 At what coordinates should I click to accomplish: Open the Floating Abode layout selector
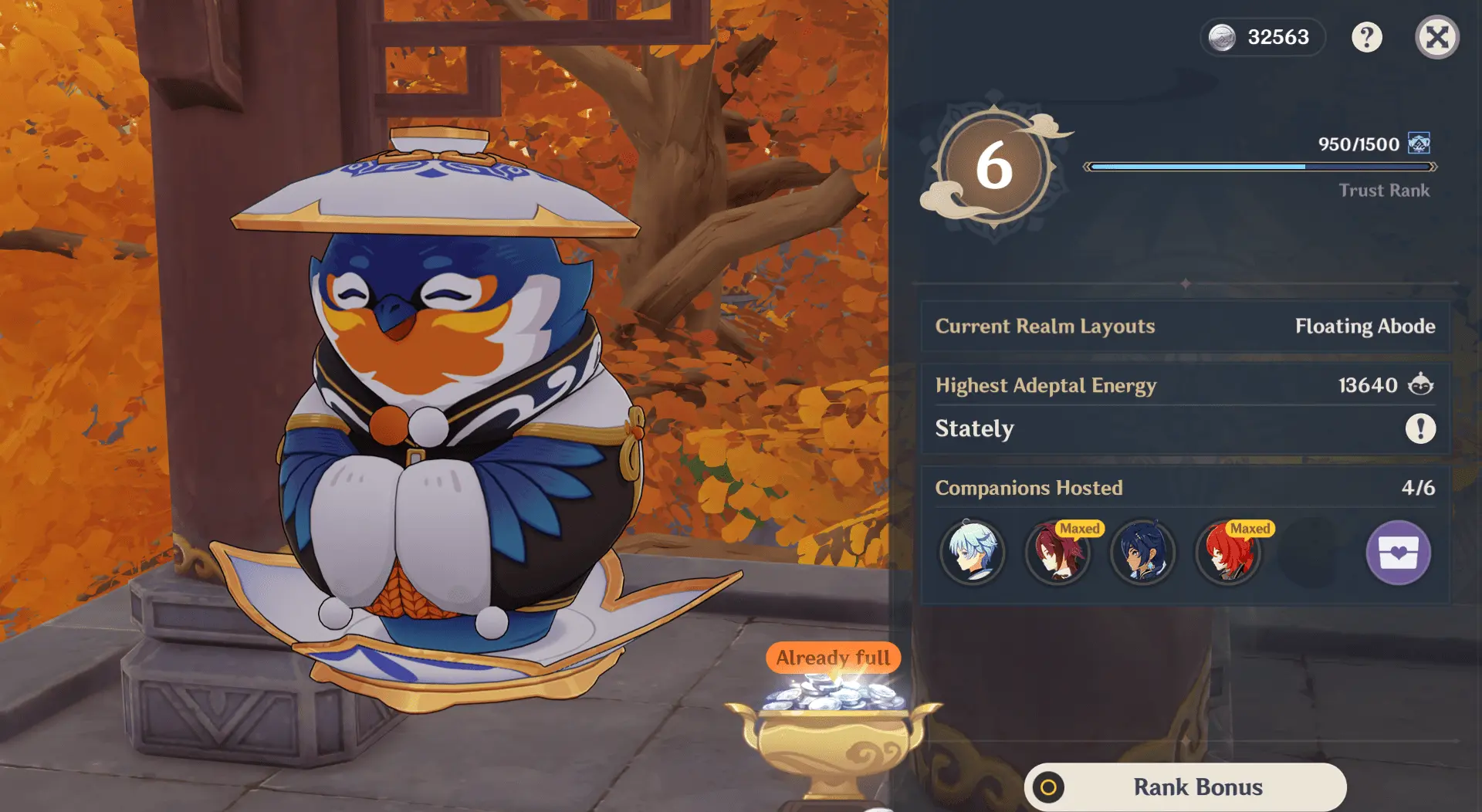pyautogui.click(x=1366, y=326)
